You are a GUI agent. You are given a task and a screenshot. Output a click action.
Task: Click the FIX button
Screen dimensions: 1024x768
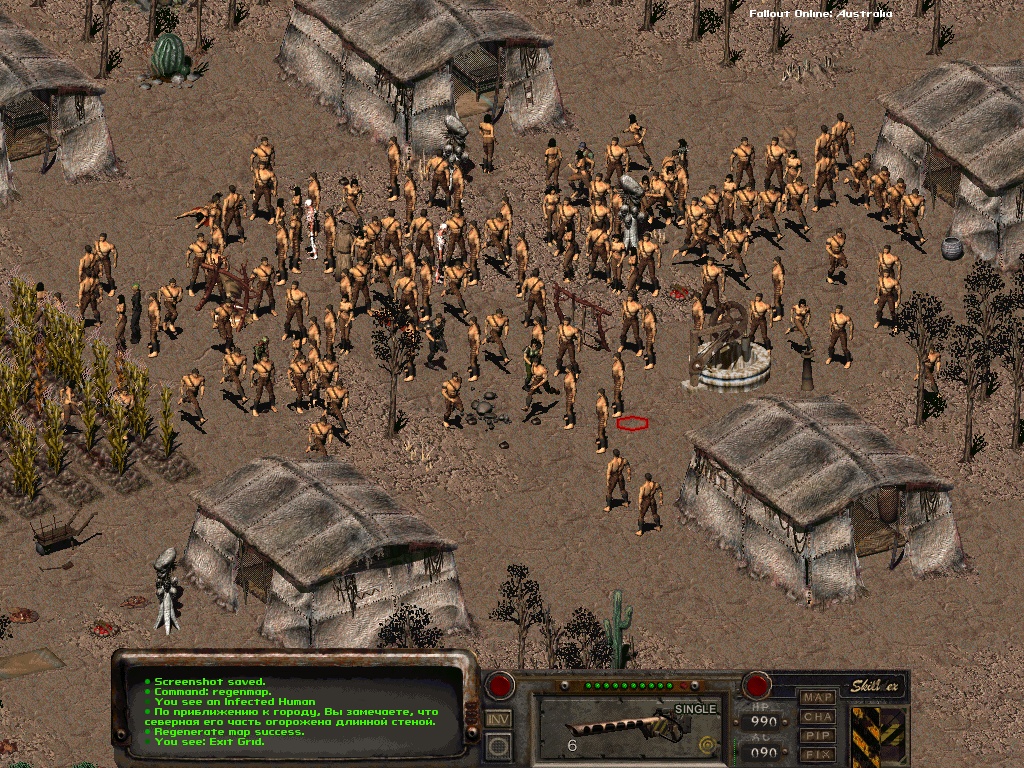[818, 754]
